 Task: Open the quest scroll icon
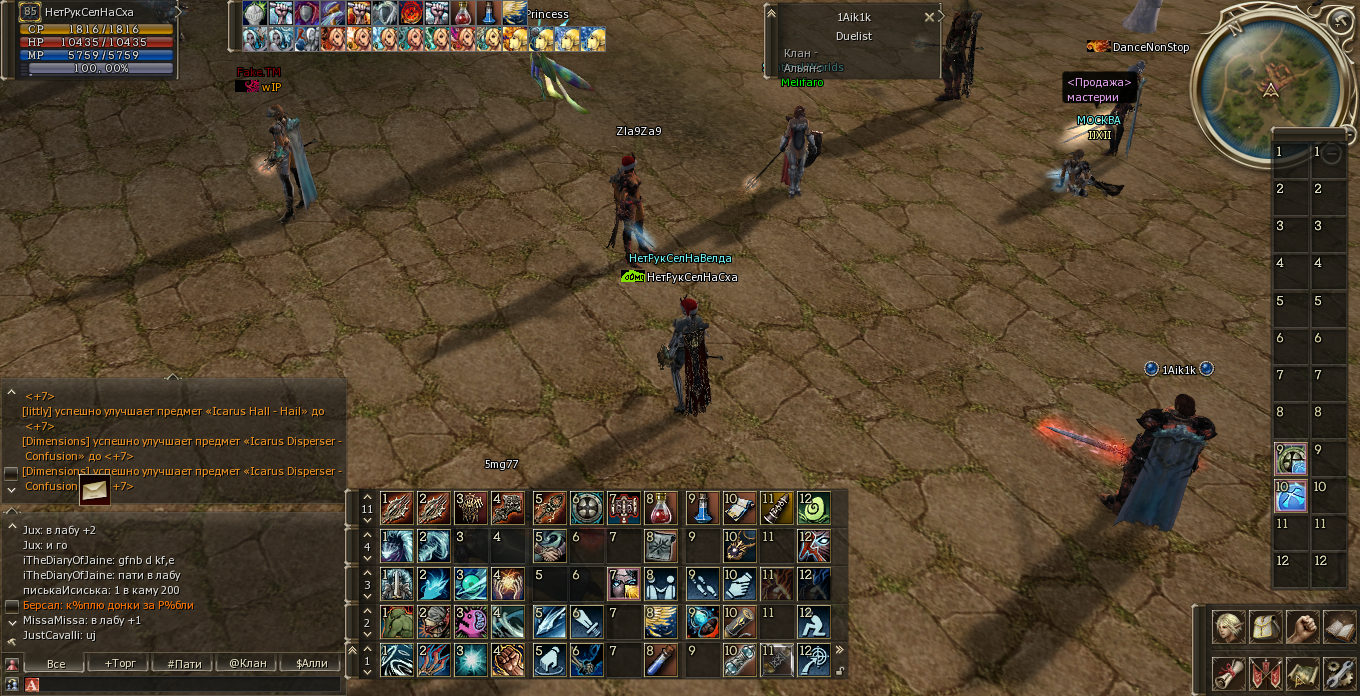tap(1228, 673)
